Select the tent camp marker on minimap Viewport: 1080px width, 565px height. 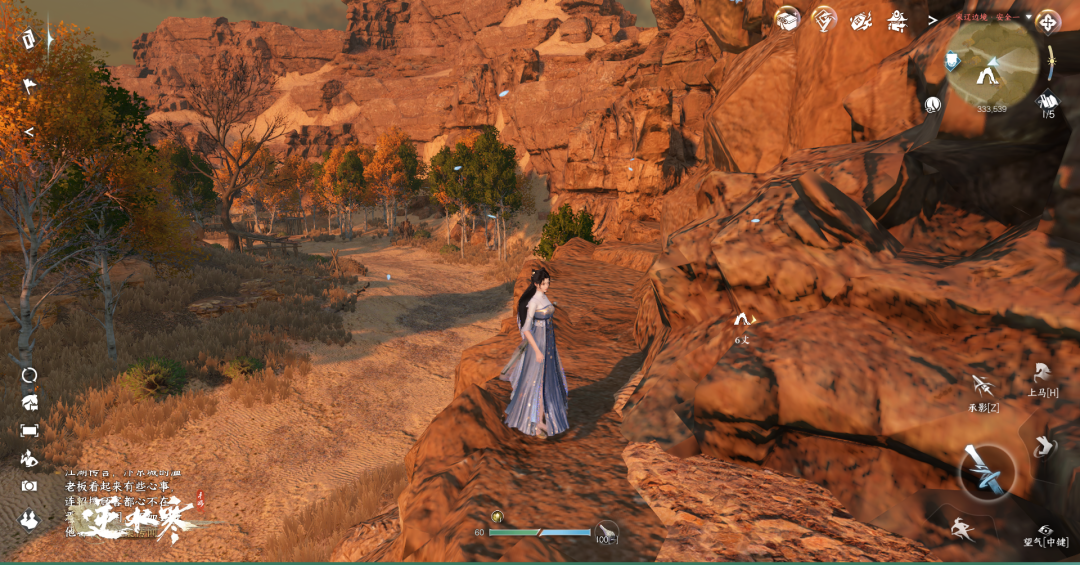(988, 70)
